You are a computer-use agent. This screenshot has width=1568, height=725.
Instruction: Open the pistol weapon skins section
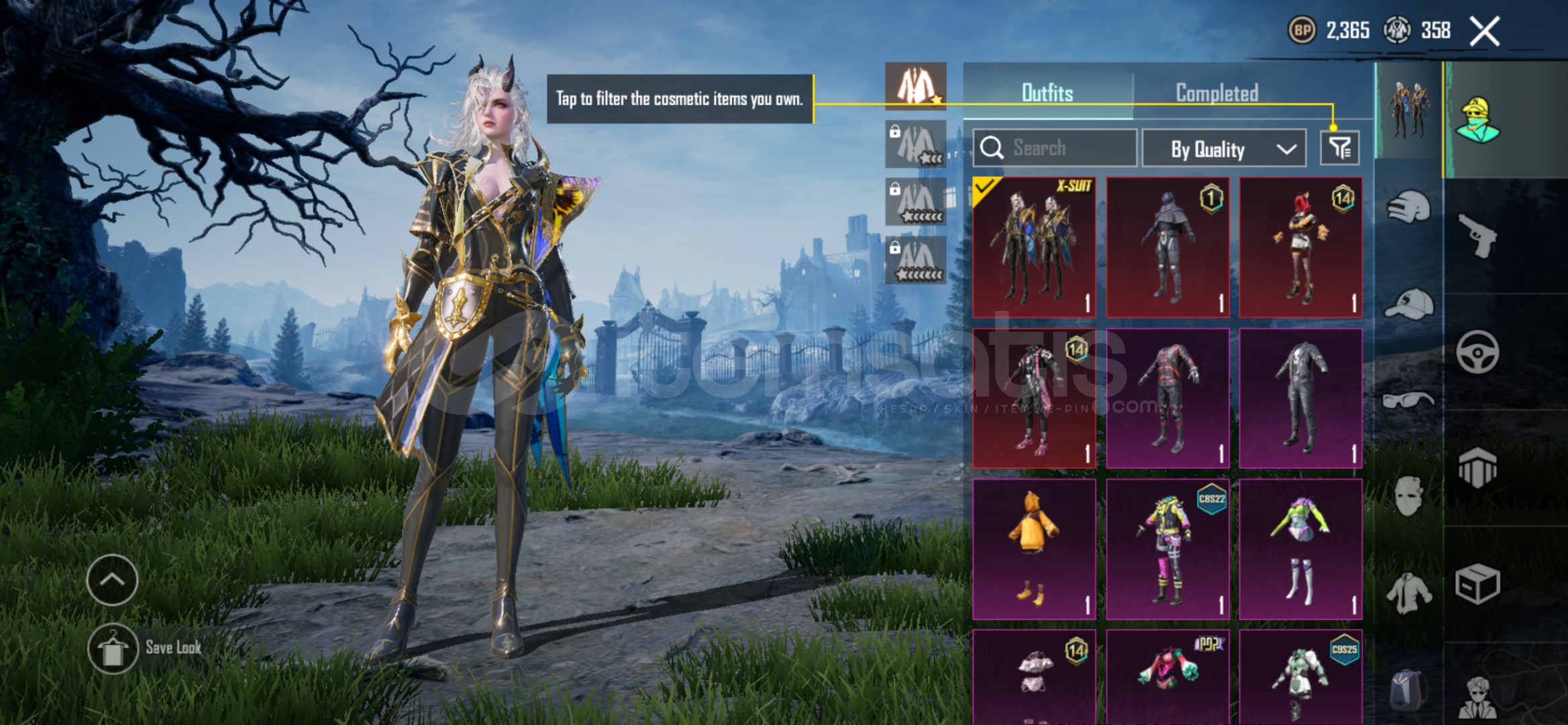coord(1478,235)
